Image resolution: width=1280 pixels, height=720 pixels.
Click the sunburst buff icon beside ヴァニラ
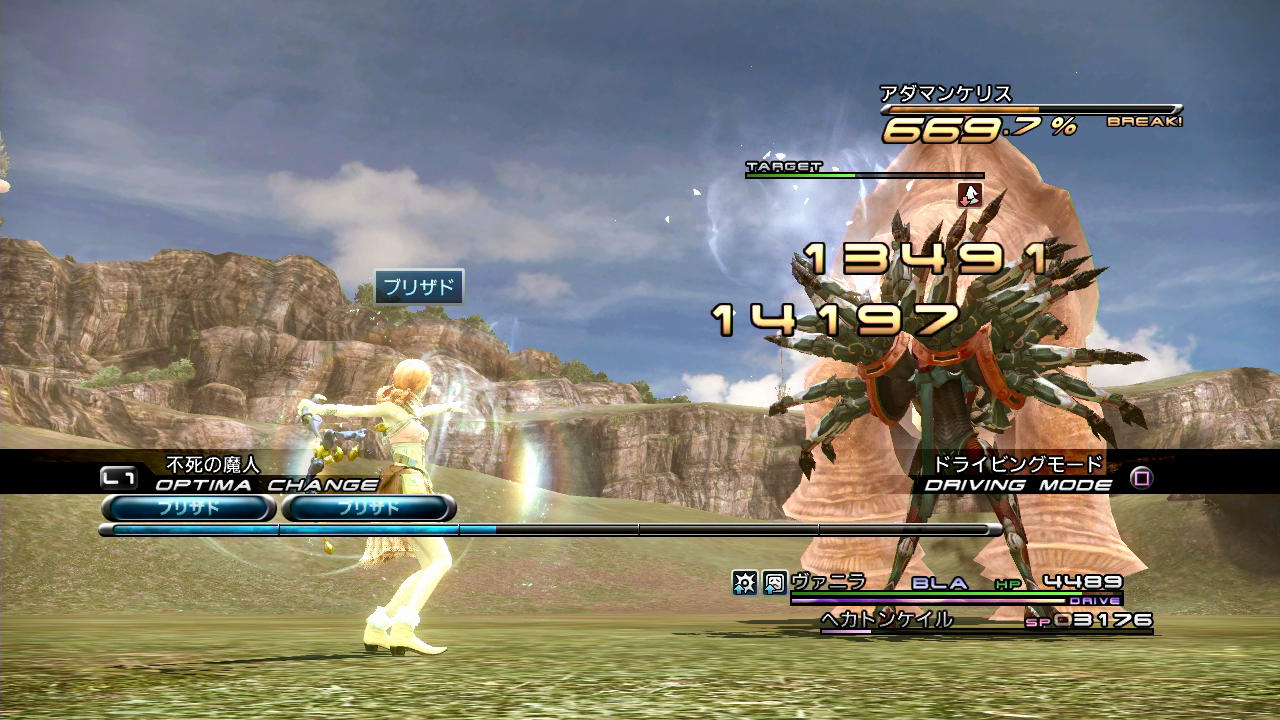click(744, 582)
